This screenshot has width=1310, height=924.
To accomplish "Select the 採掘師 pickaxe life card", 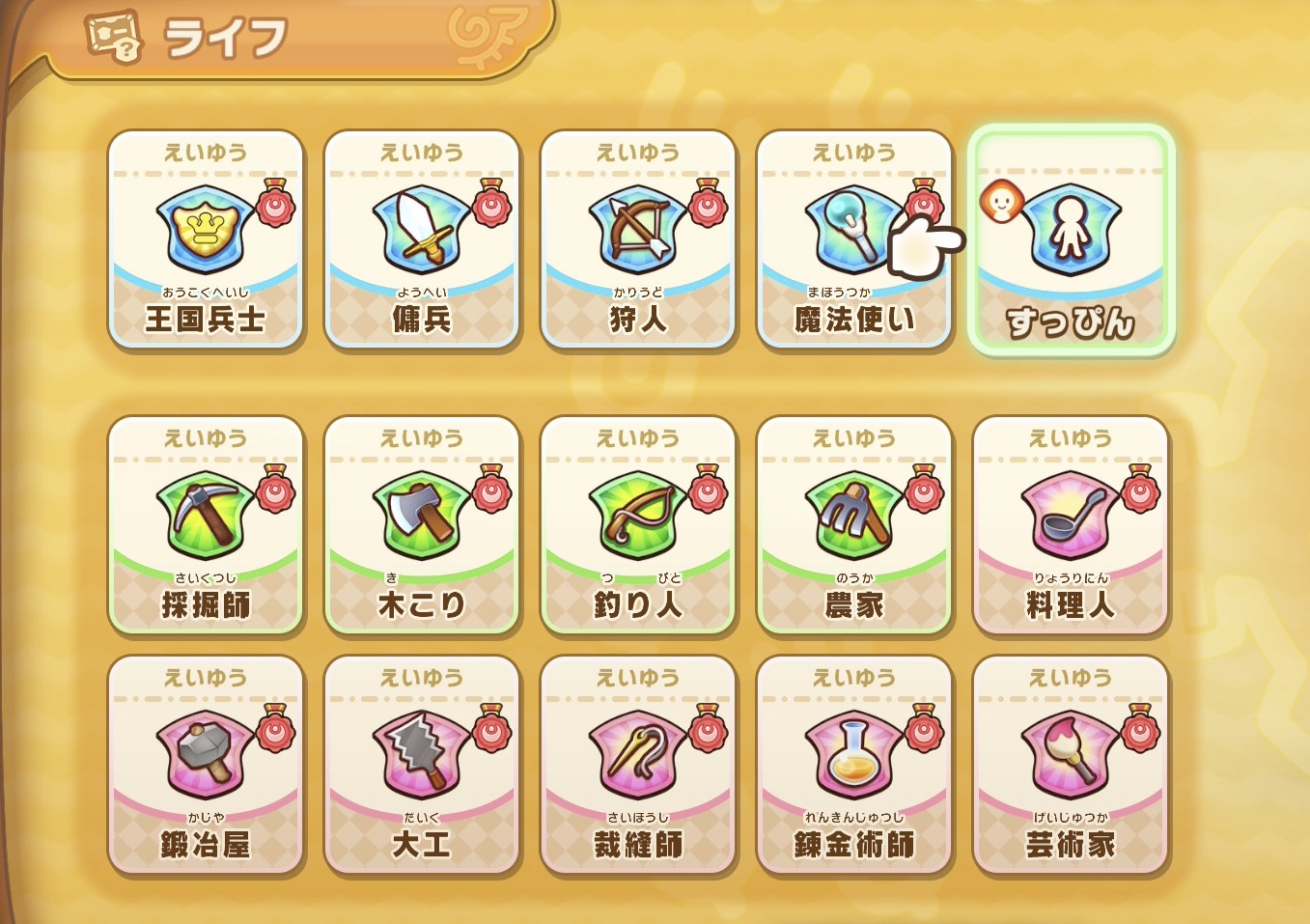I will click(x=206, y=525).
